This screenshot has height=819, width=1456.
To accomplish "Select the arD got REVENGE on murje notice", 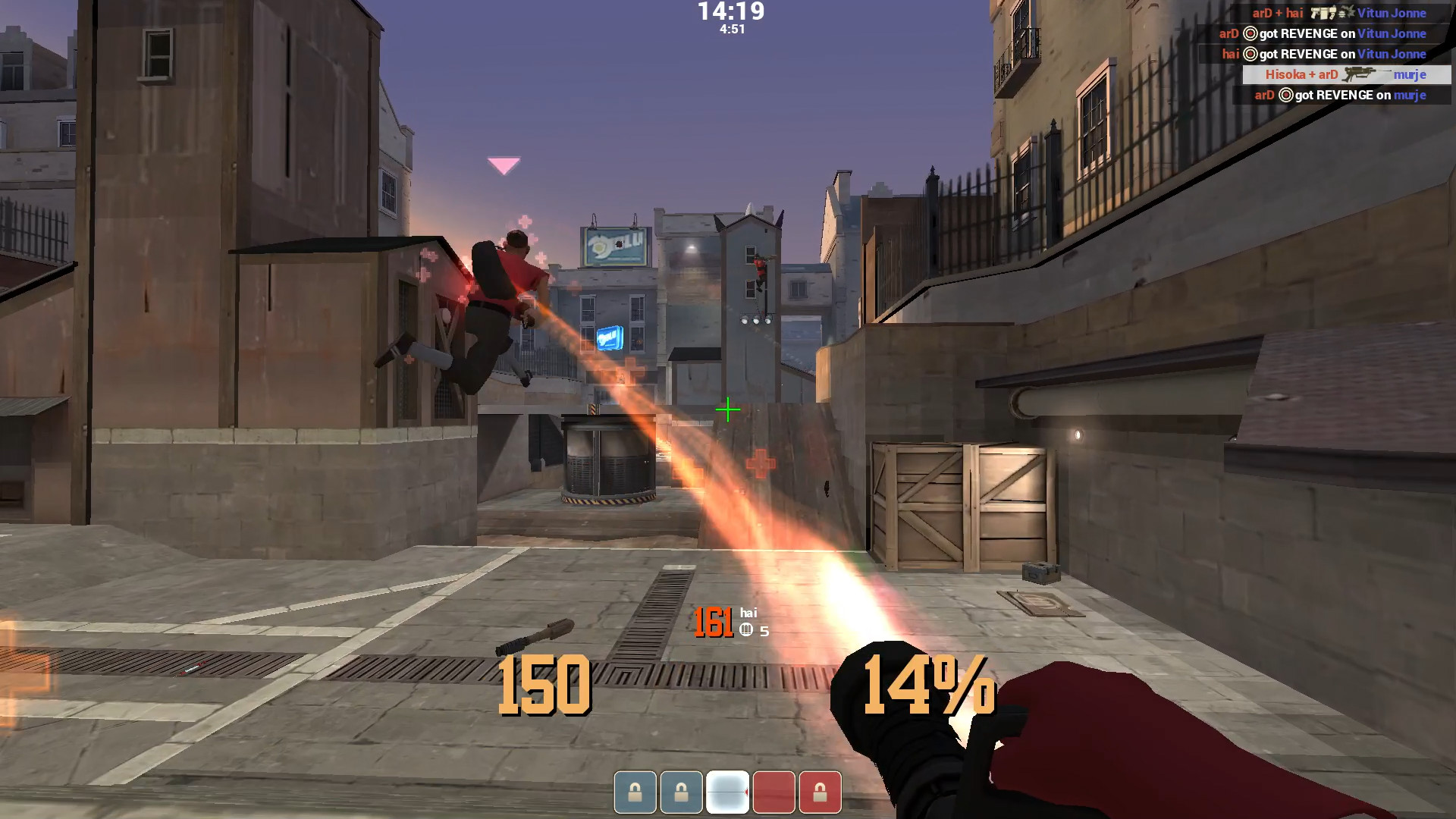I will click(1340, 95).
